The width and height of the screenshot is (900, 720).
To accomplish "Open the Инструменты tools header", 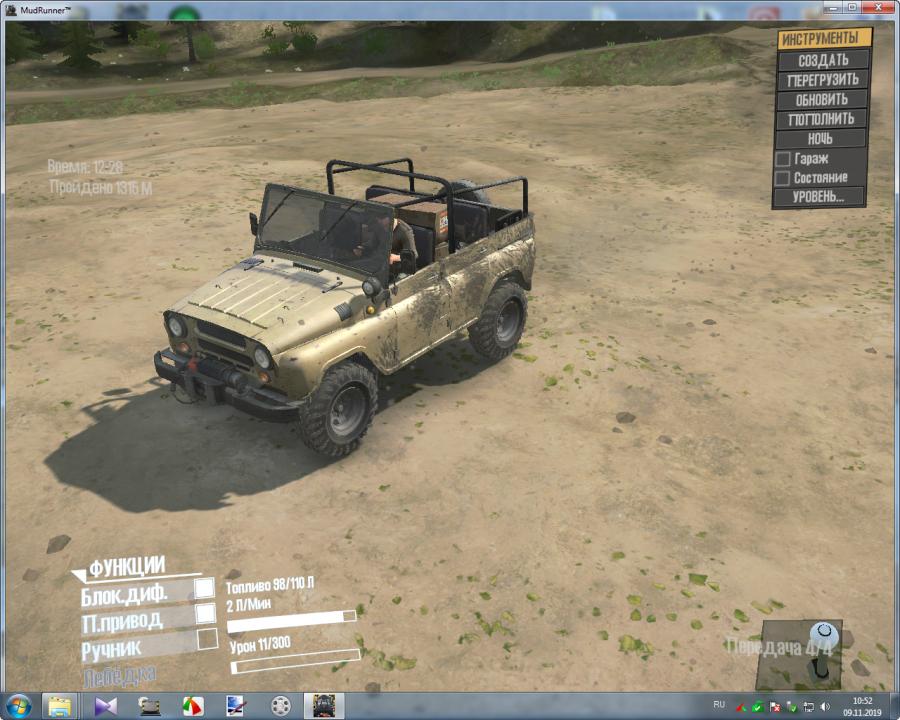I will [824, 38].
